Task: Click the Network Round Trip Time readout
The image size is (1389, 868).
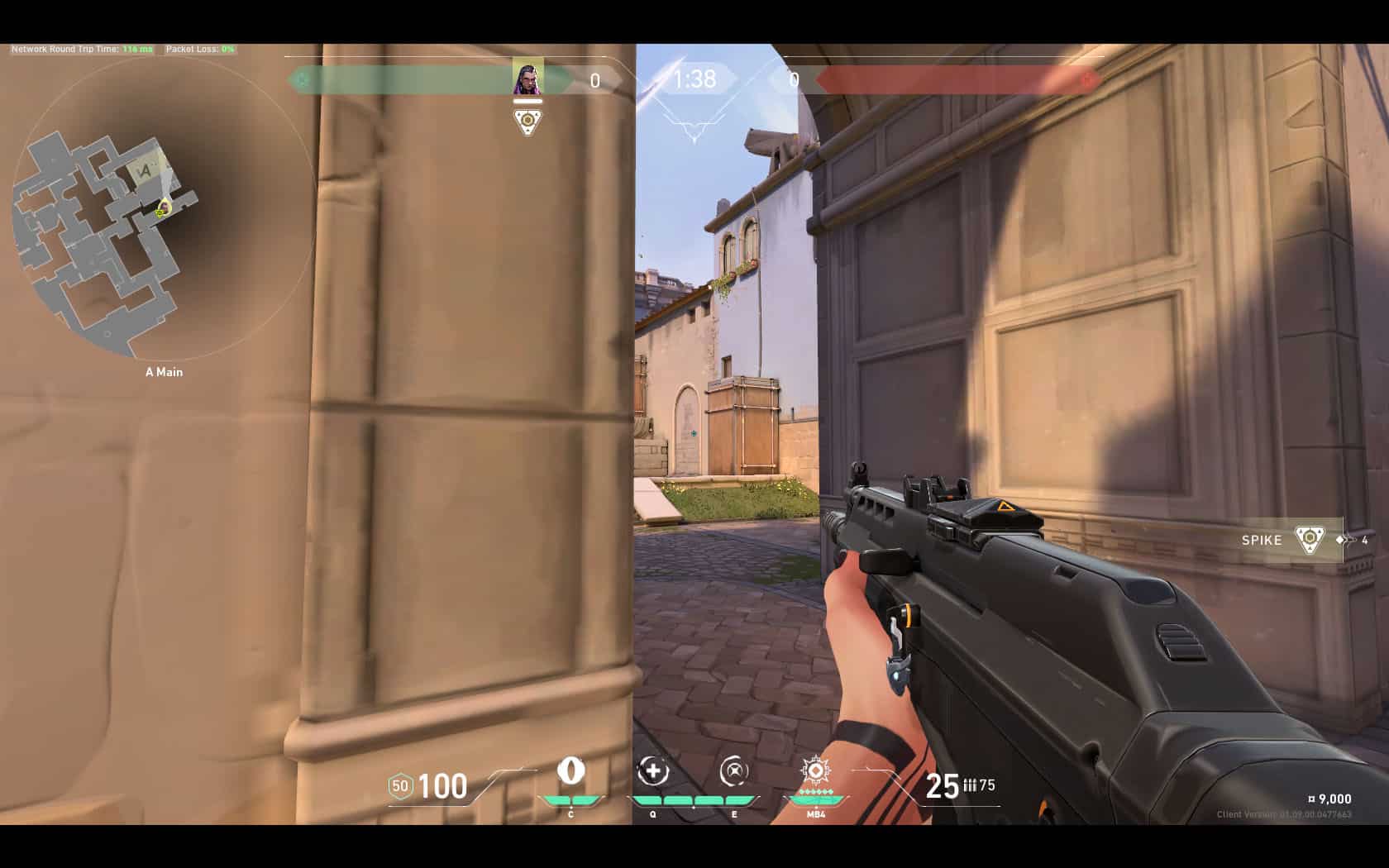Action: [80, 49]
